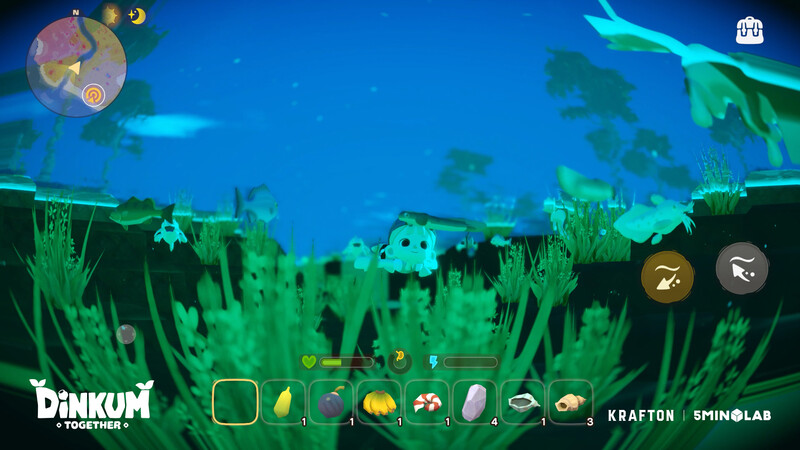Select the banana bunch slot
Screen dimensions: 800x450
(380, 403)
